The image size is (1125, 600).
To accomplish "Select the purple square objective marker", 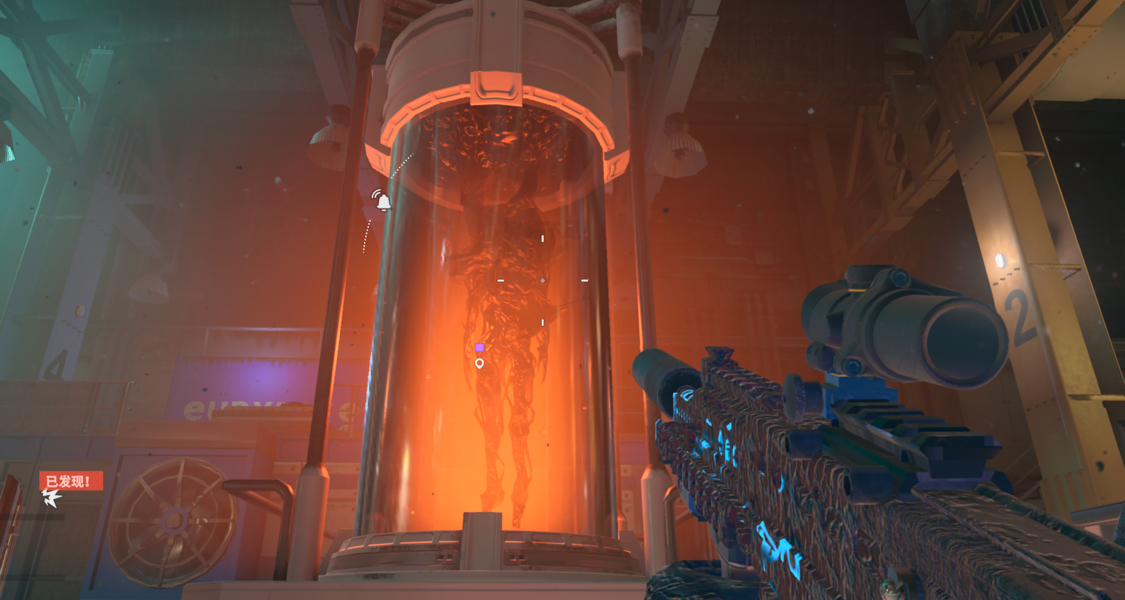I will coord(480,348).
